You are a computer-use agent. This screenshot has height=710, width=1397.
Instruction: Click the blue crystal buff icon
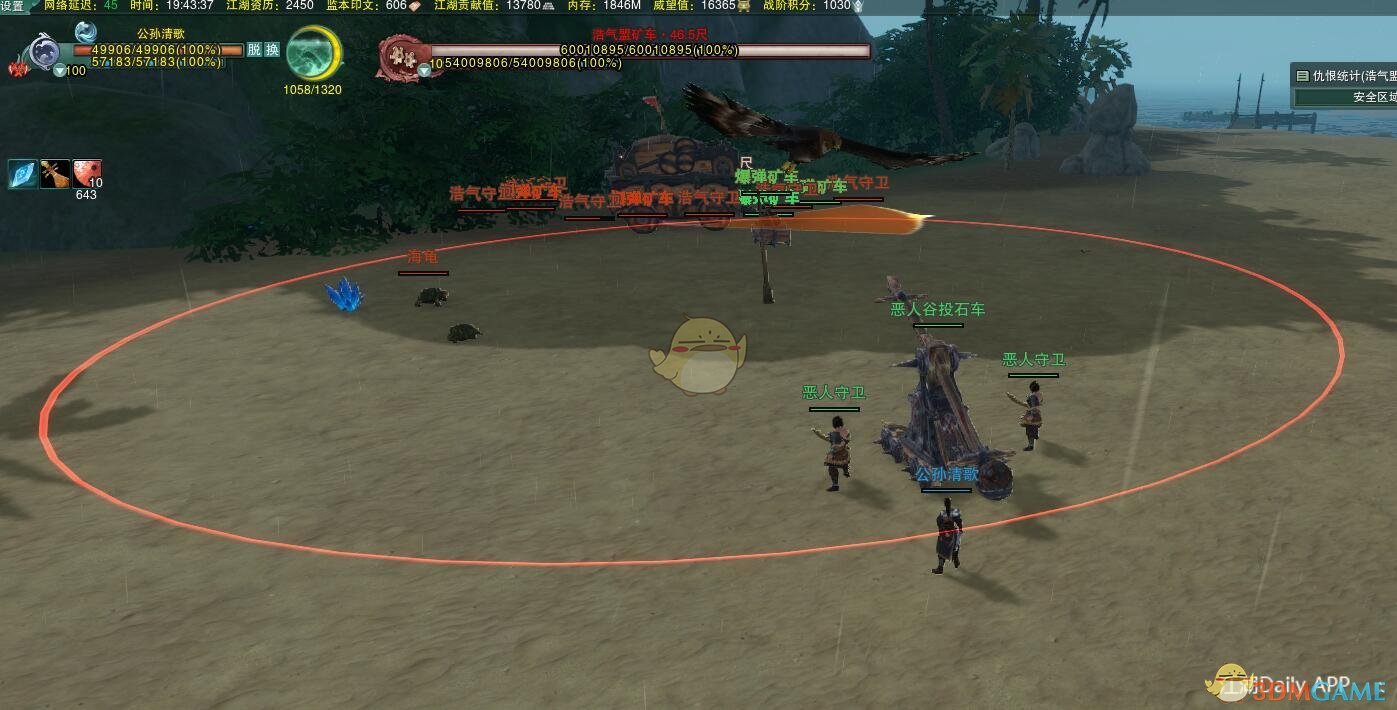point(23,174)
